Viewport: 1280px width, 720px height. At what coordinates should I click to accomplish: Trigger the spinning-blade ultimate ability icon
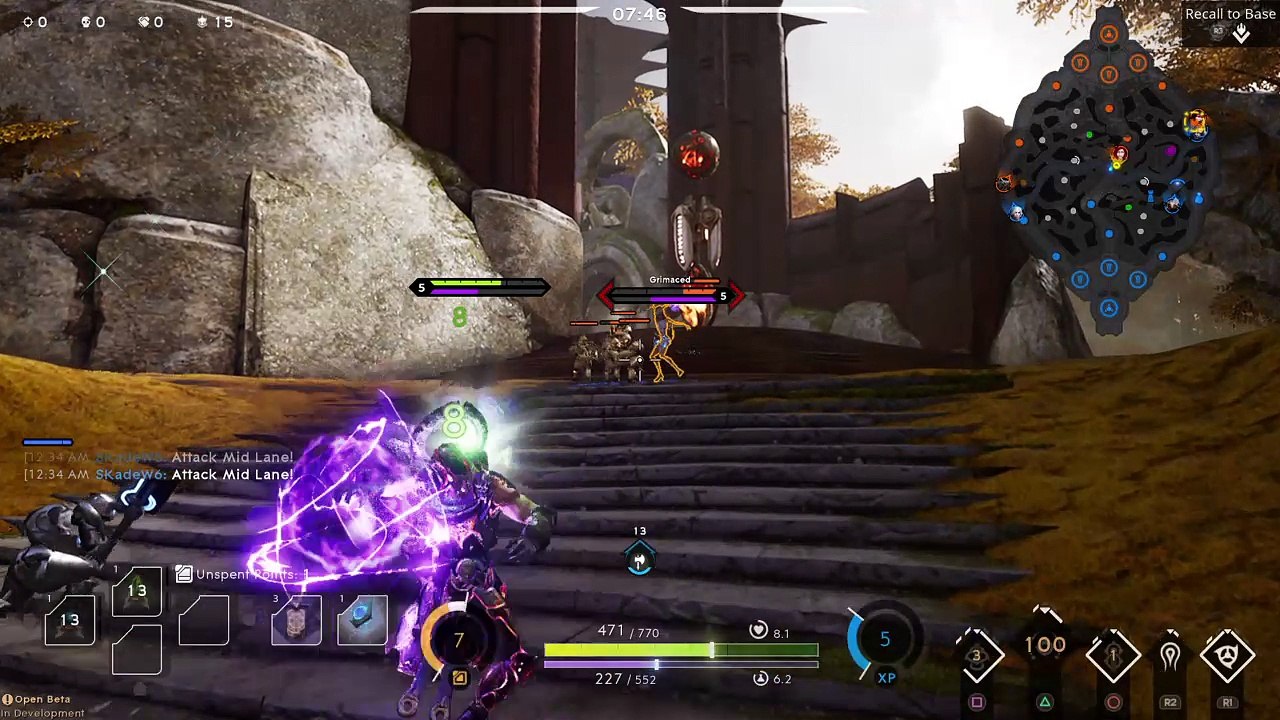[x=1227, y=656]
